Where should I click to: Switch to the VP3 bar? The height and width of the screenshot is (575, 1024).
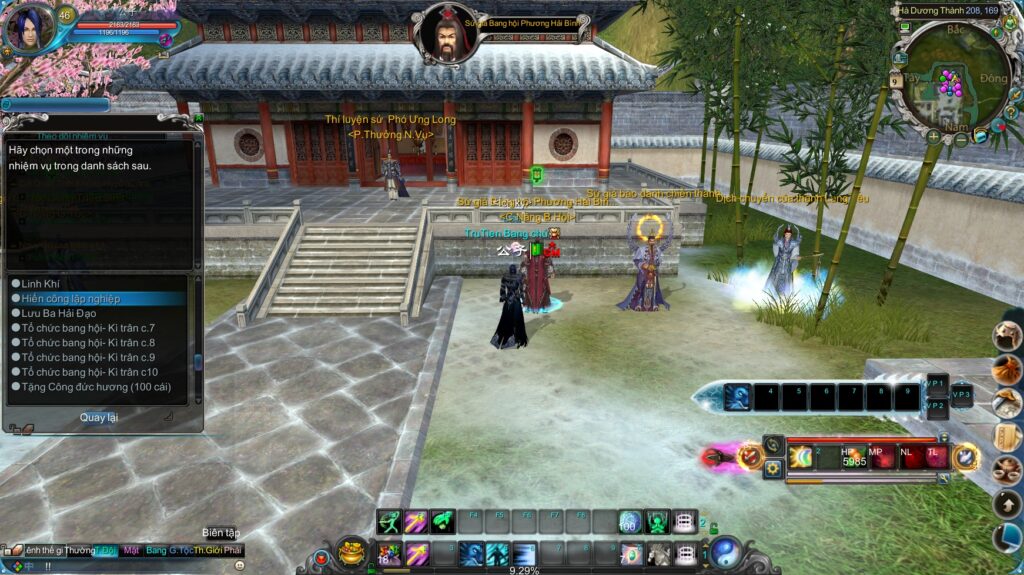tap(960, 394)
